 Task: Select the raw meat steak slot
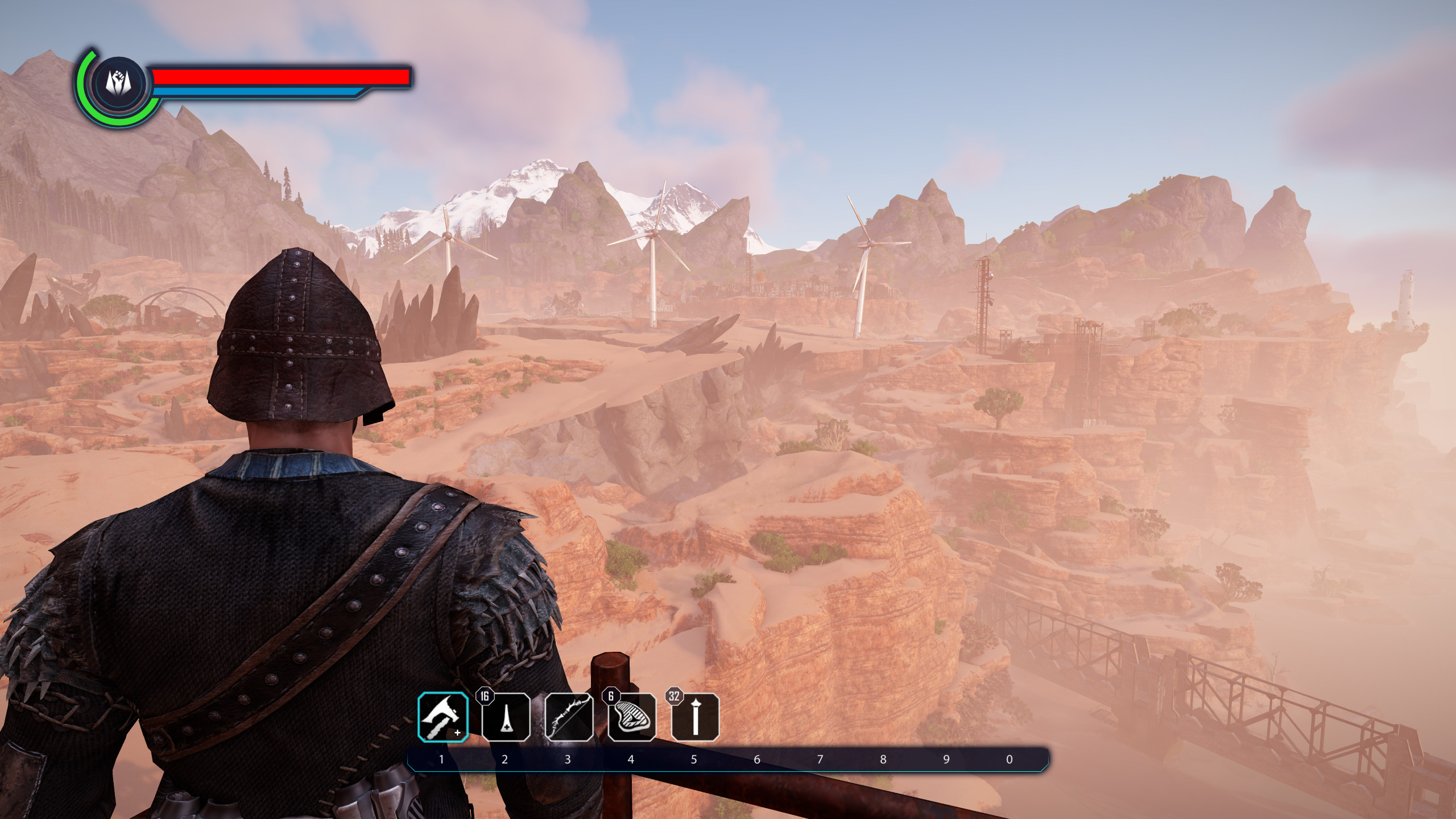[x=632, y=718]
